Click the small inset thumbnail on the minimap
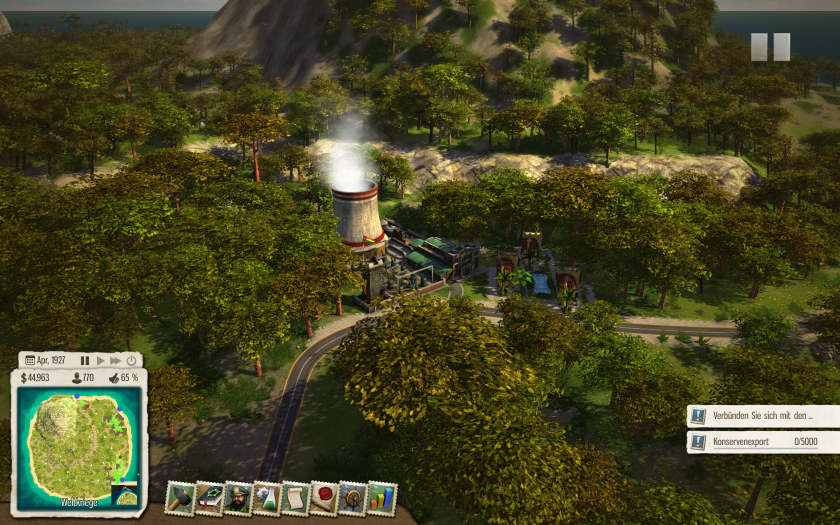This screenshot has height=525, width=840. (125, 496)
